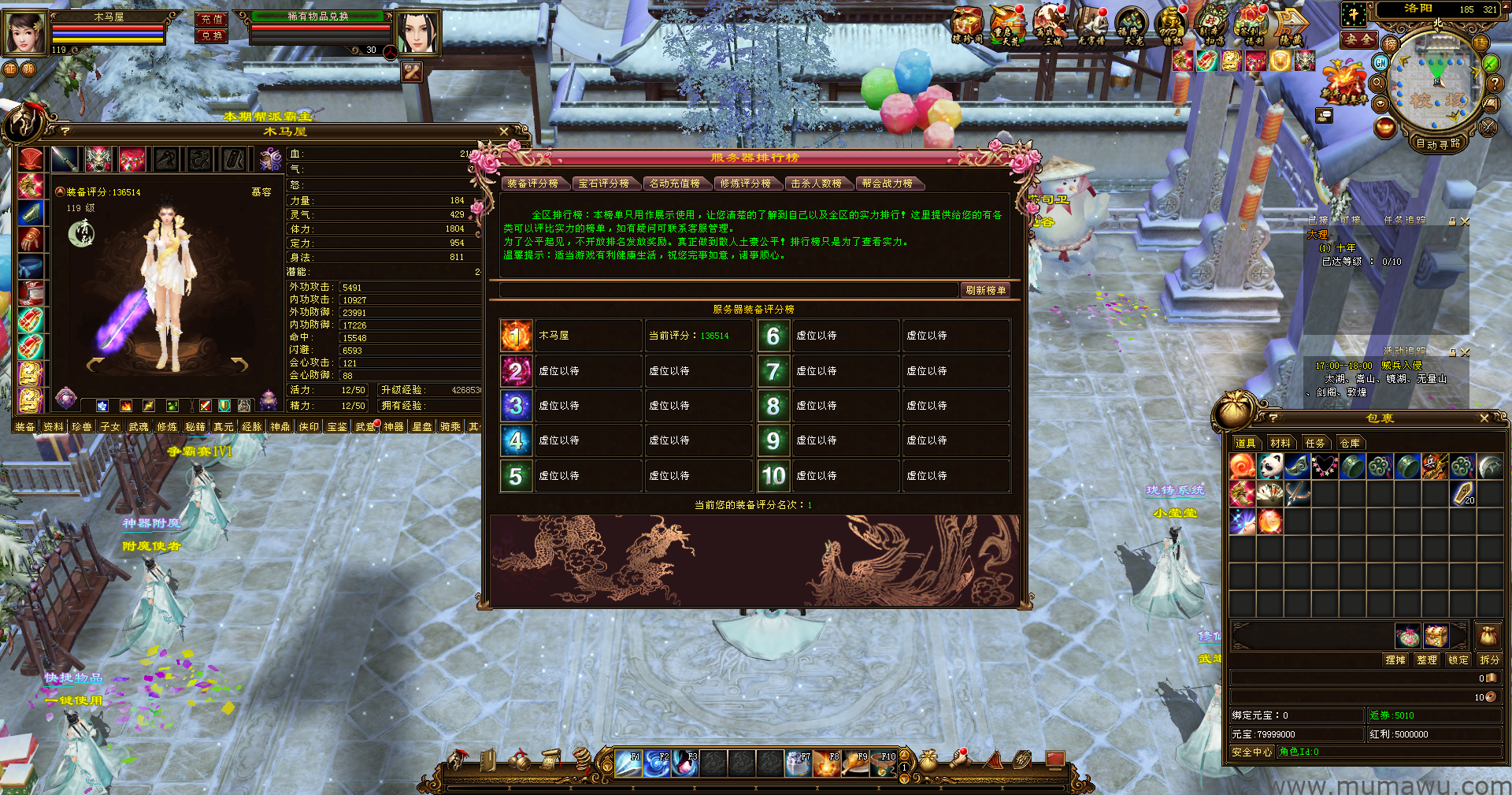Click the 拆分 split button
Image resolution: width=1512 pixels, height=795 pixels.
1489,660
